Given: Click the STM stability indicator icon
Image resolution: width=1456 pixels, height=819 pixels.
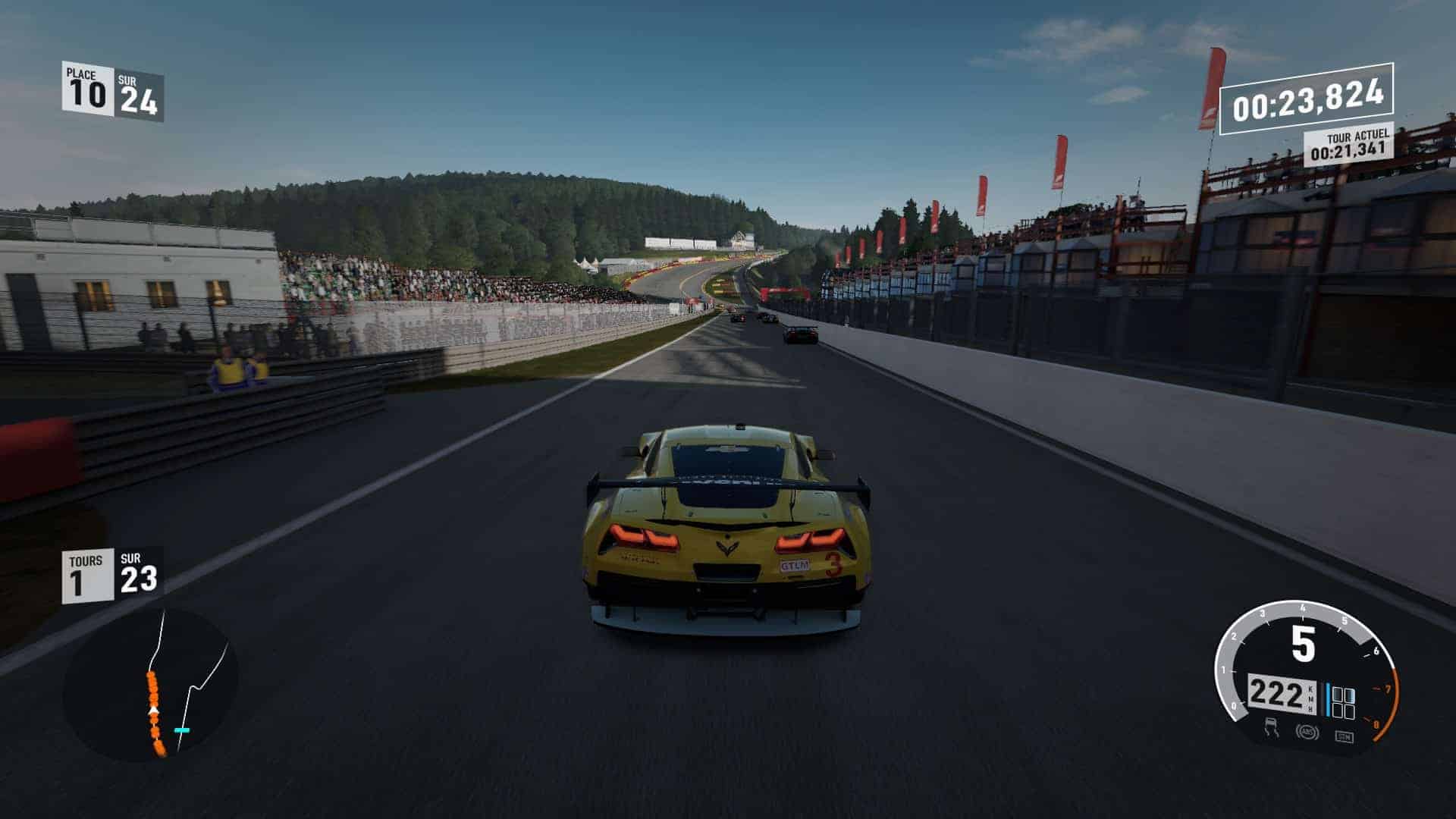Looking at the screenshot, I should tap(1344, 736).
